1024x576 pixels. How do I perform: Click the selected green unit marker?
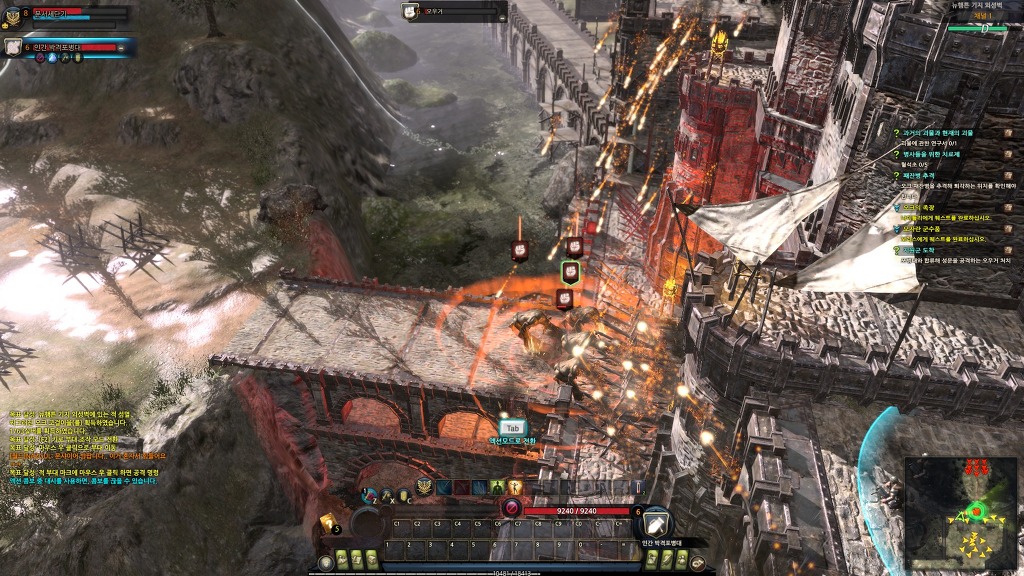(570, 272)
